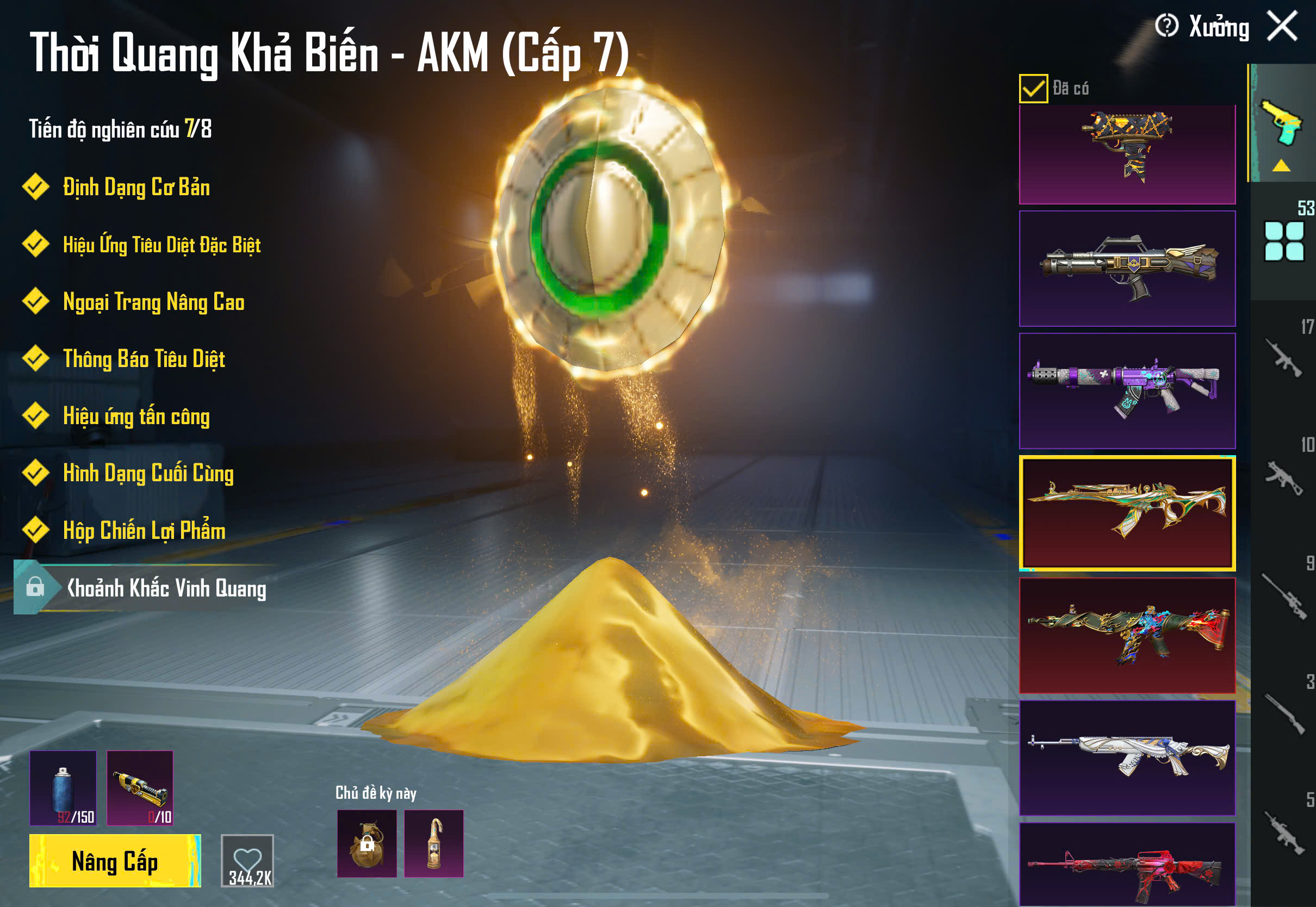Choose the gold and teal AKM skin
Image resolution: width=1316 pixels, height=907 pixels.
(1127, 513)
